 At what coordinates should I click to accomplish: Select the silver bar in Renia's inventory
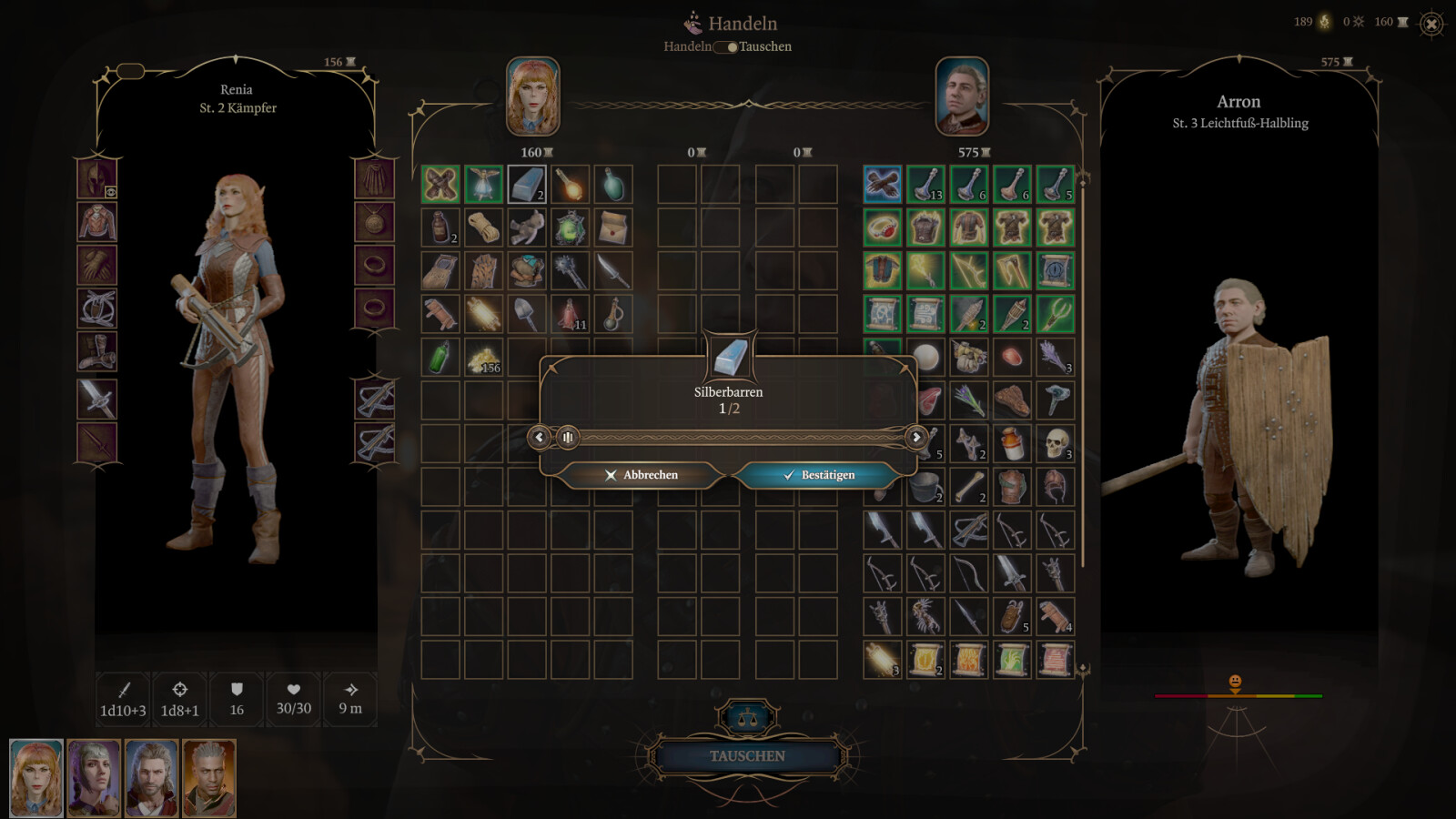point(527,185)
